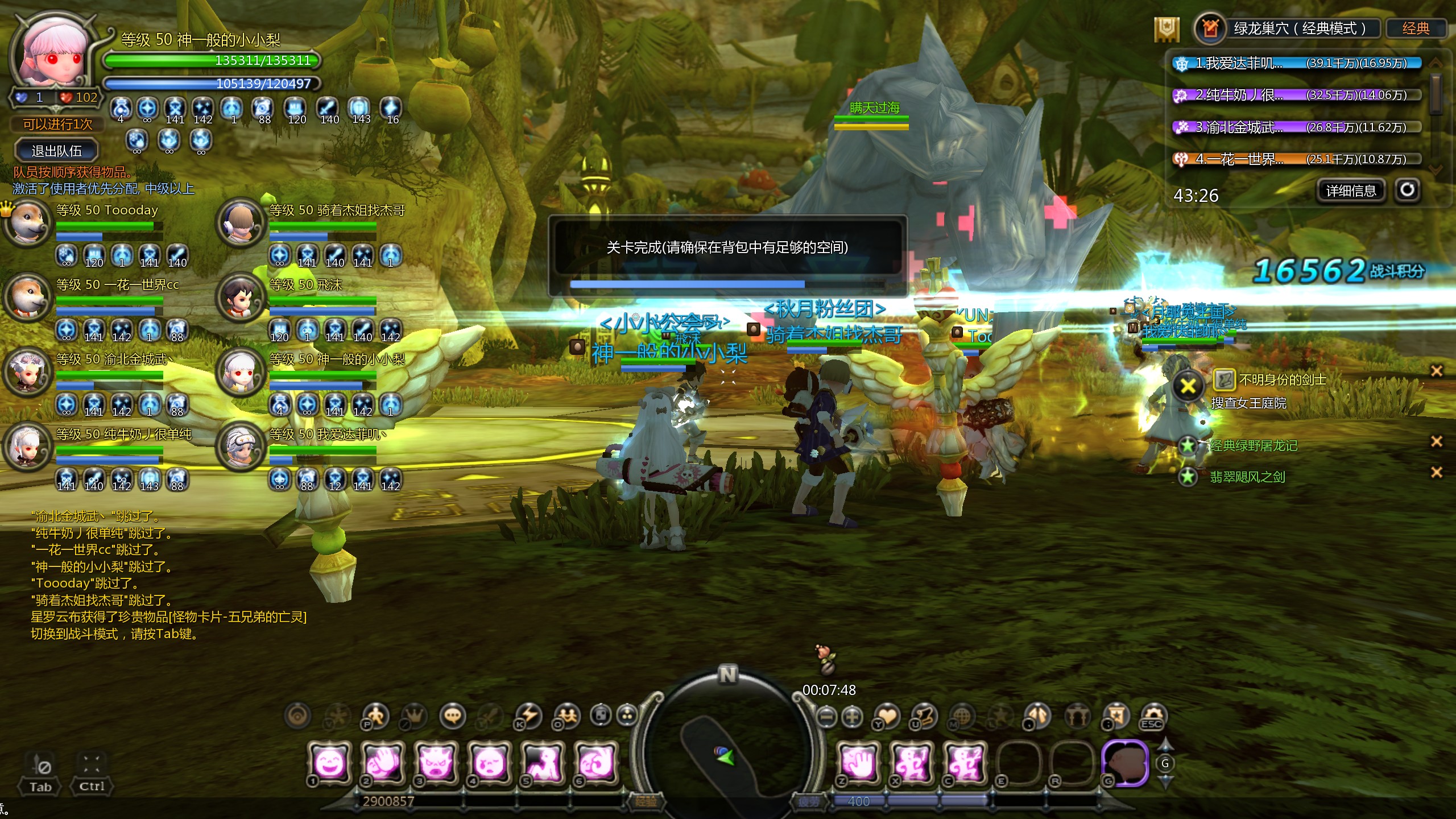1456x819 pixels.
Task: Open the 详细信息 damage details
Action: (1351, 191)
